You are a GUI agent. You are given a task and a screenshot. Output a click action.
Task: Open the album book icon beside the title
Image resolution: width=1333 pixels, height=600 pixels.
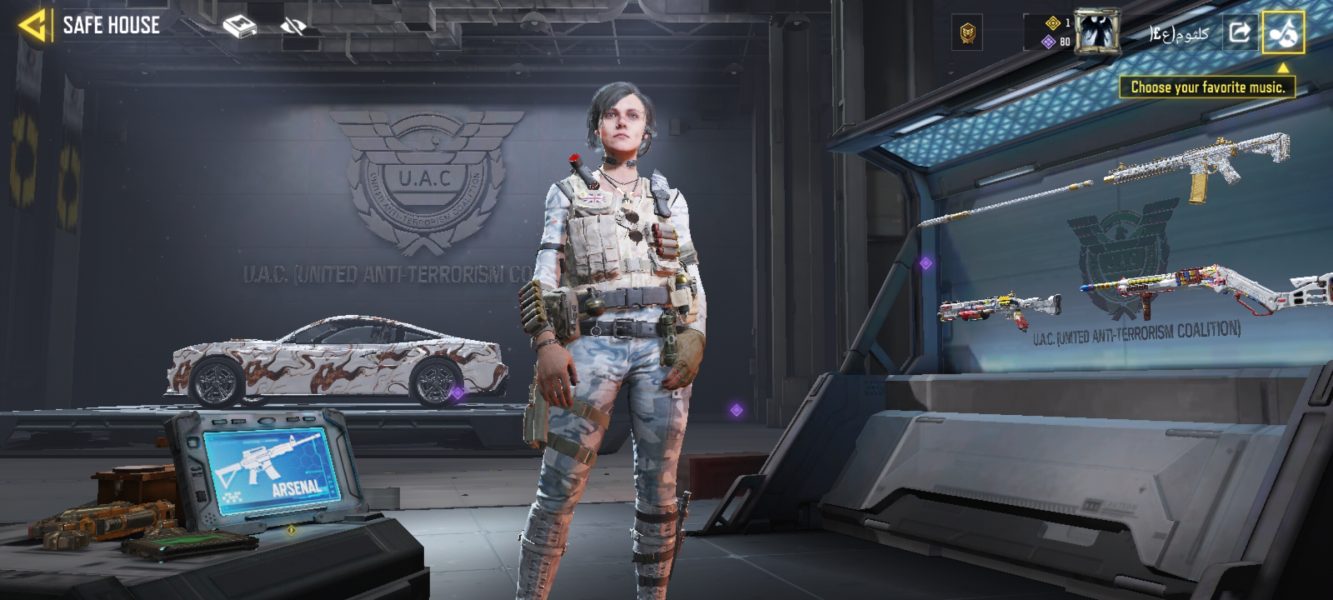239,27
